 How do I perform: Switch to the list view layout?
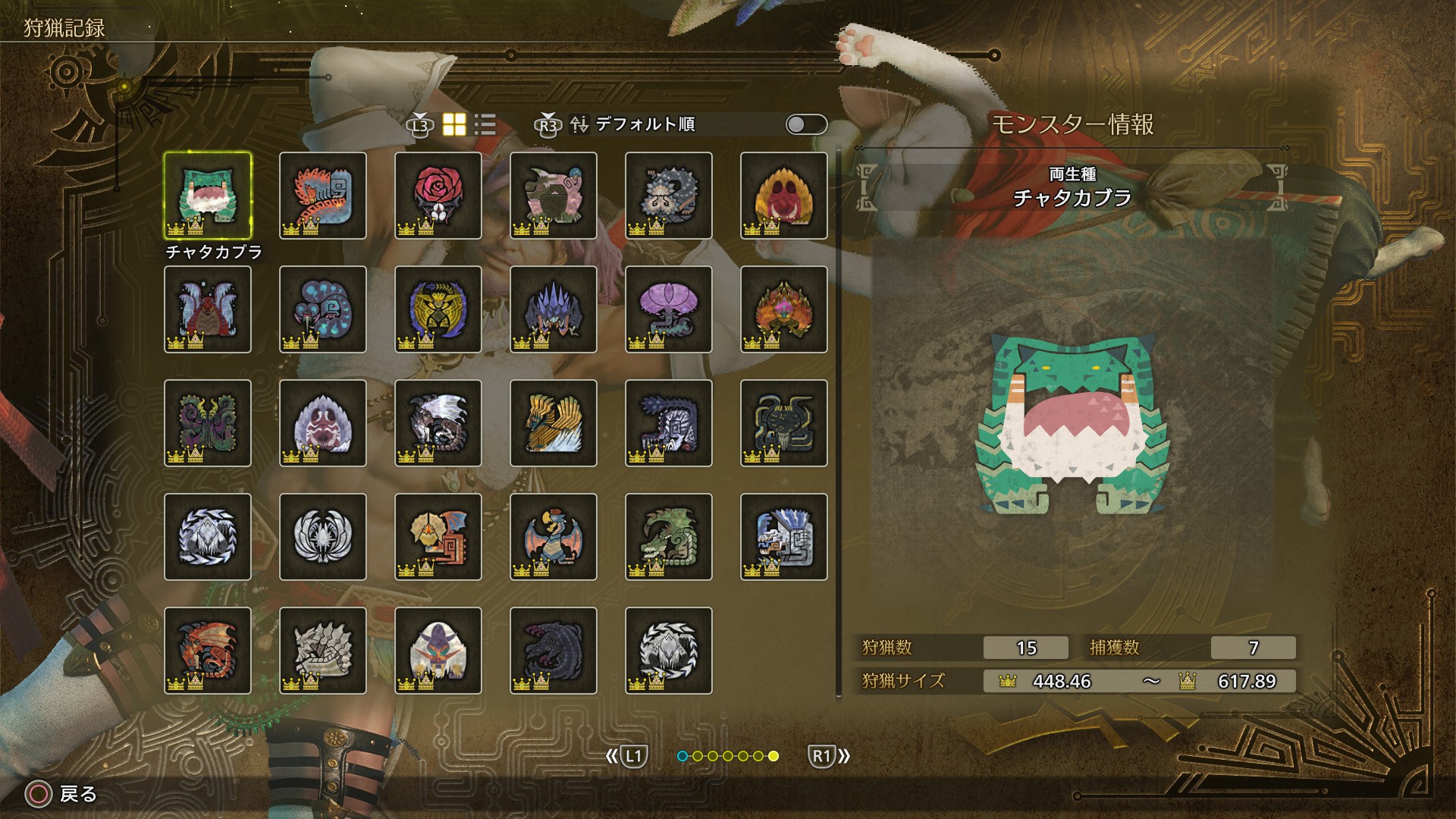(x=485, y=124)
